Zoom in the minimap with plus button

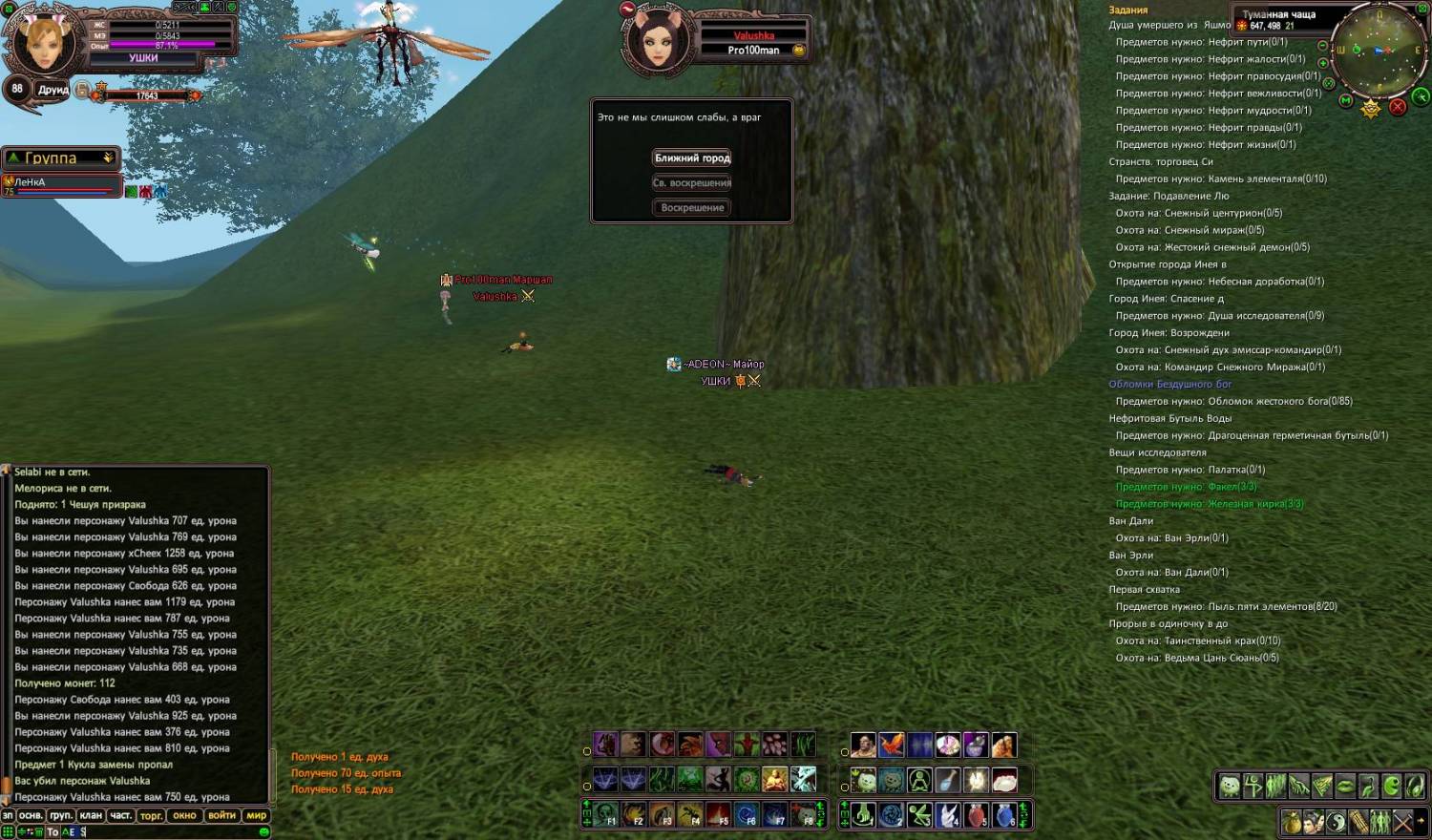pyautogui.click(x=1323, y=63)
